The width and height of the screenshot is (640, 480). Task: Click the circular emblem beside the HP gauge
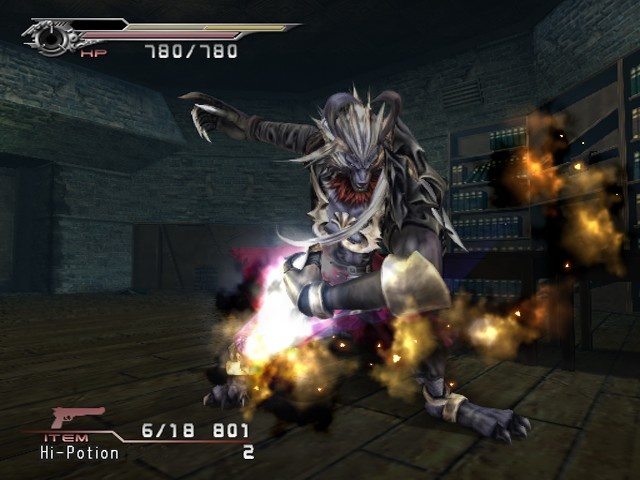(47, 39)
